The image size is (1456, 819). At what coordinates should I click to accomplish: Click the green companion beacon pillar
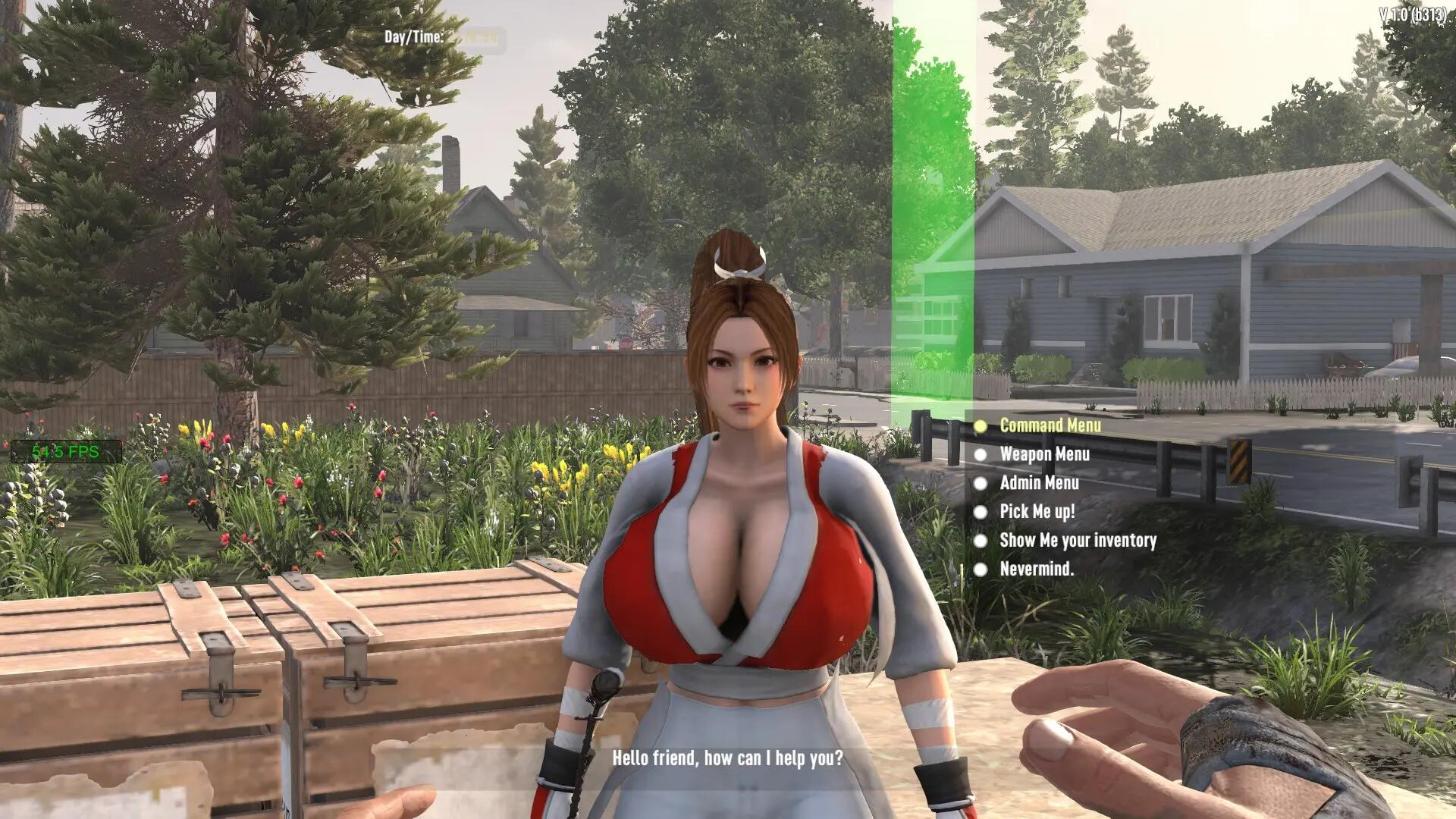pyautogui.click(x=931, y=227)
